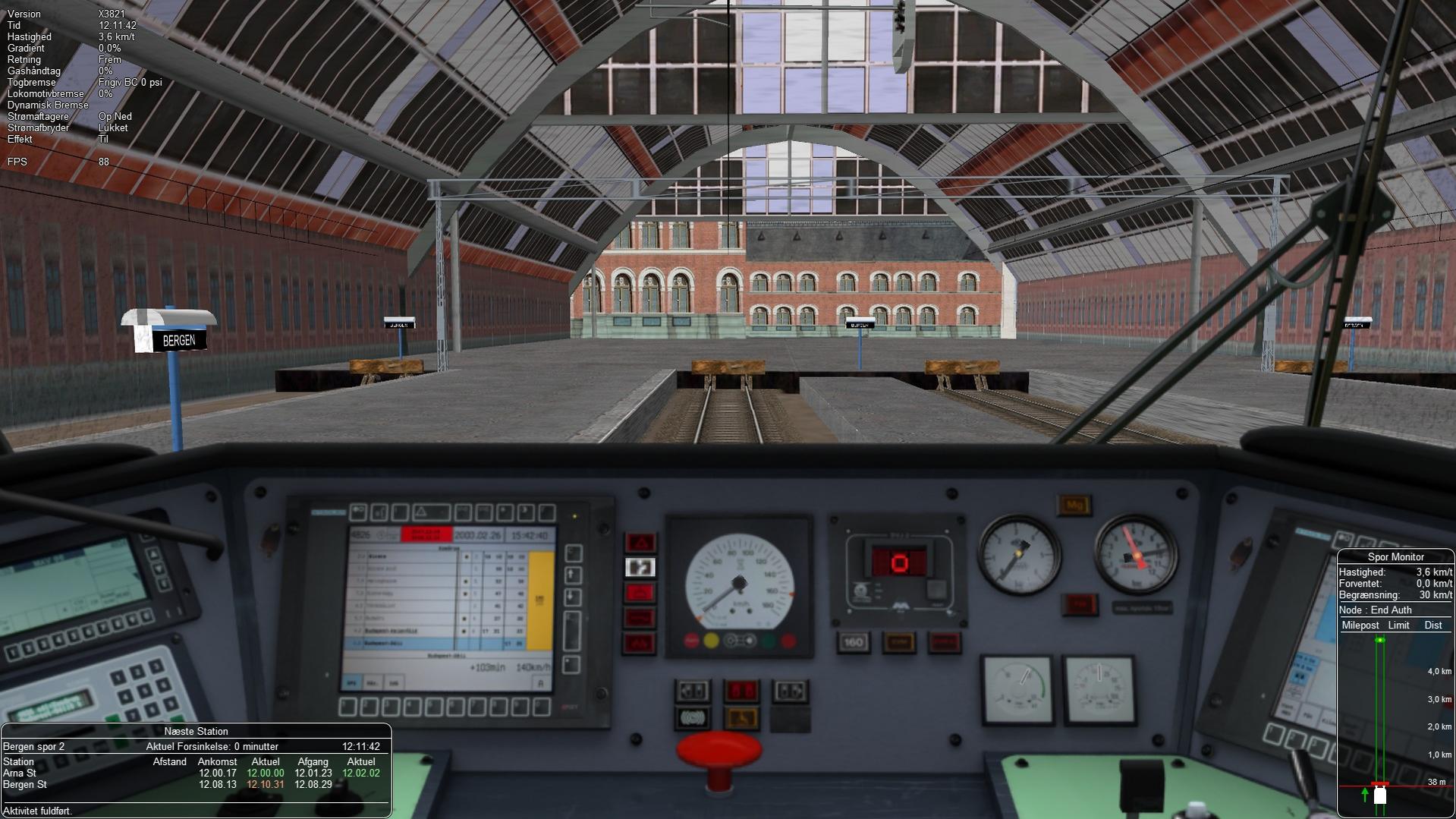Click the down arrow key beside the timetable screen

point(574,597)
